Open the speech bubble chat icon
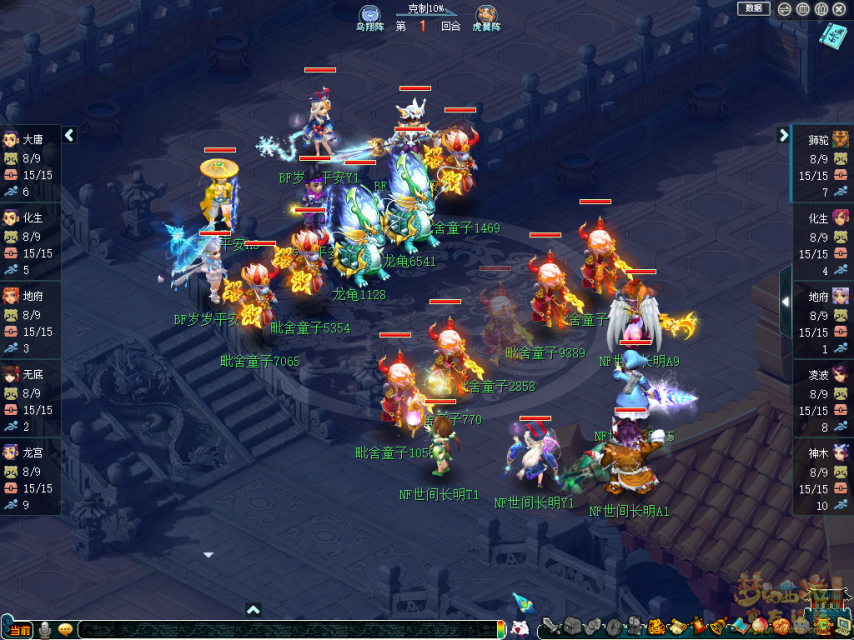854x640 pixels. [x=66, y=630]
